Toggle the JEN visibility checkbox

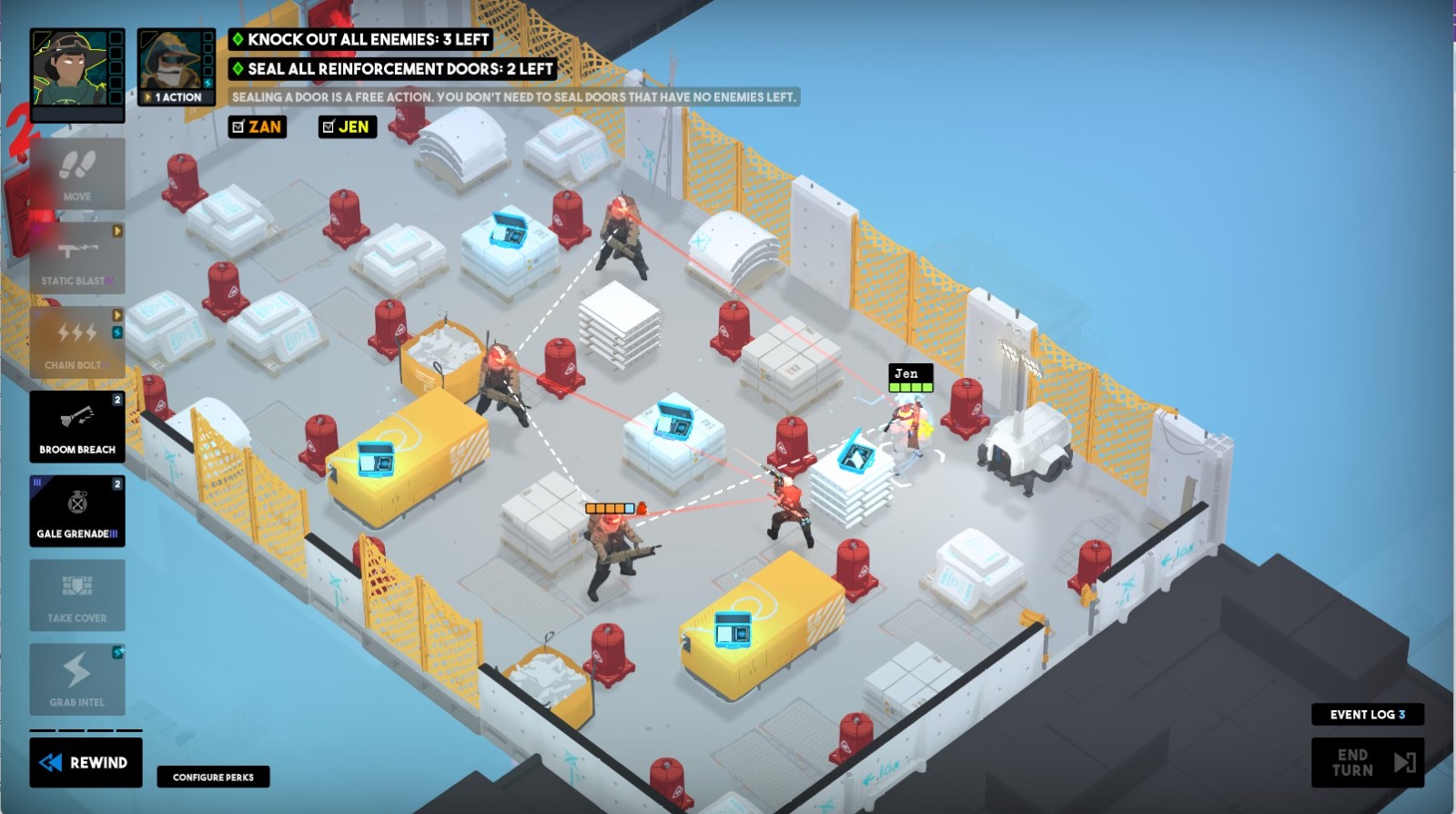click(x=328, y=127)
